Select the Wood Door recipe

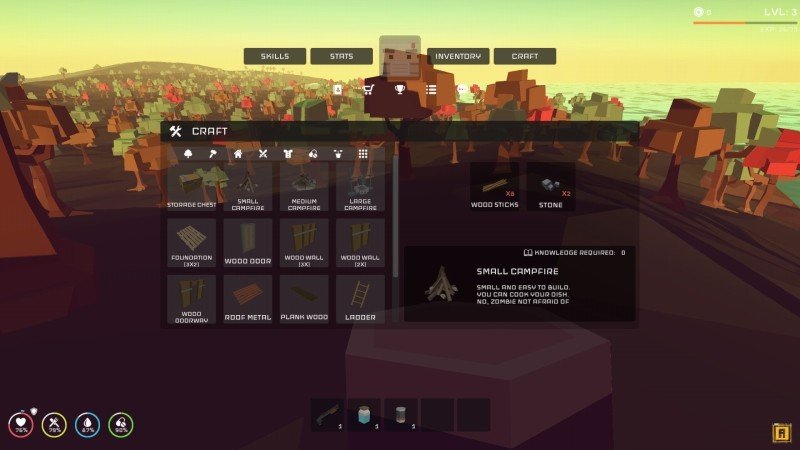tap(248, 243)
